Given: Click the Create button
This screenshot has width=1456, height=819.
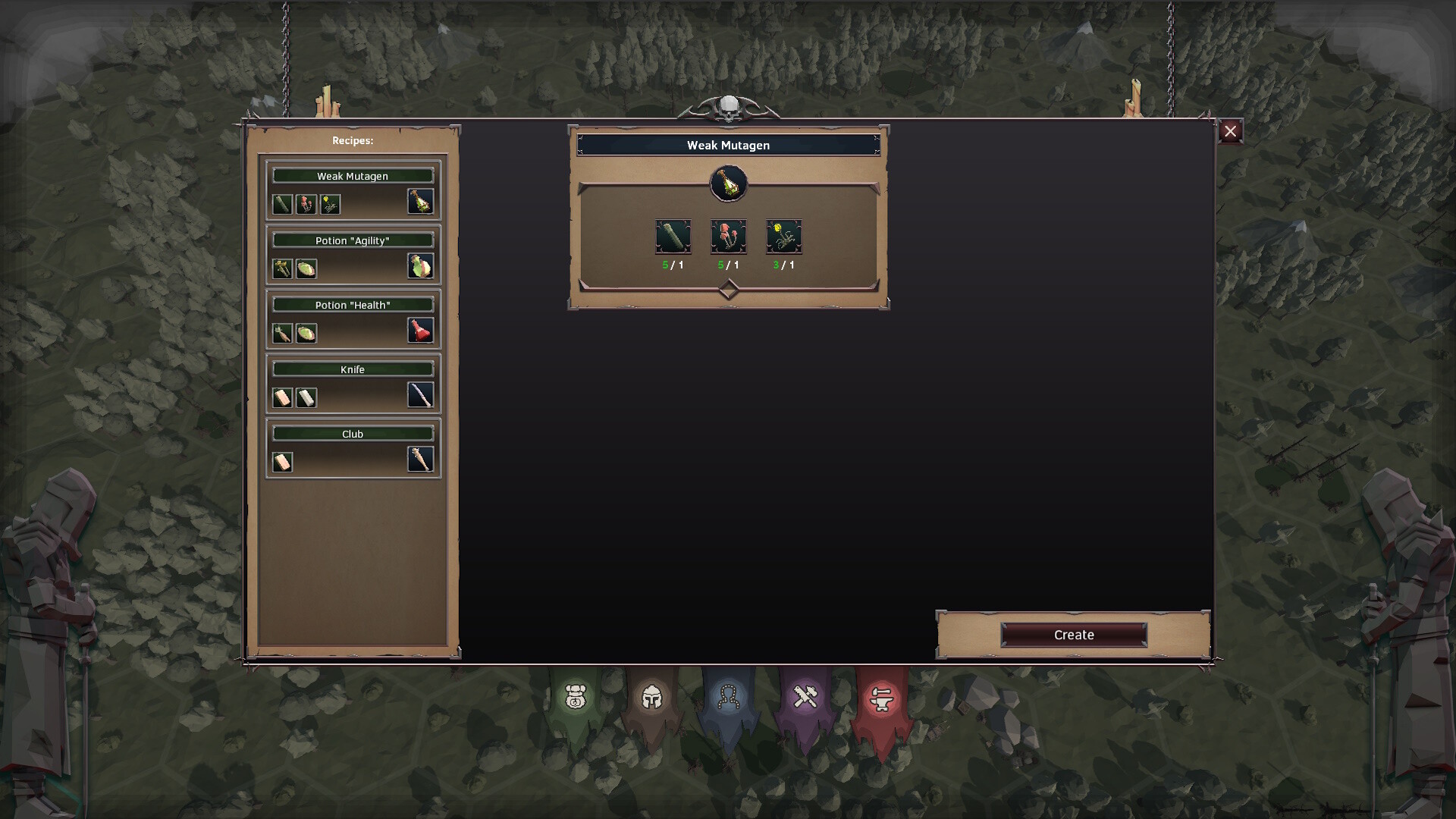Looking at the screenshot, I should 1073,635.
